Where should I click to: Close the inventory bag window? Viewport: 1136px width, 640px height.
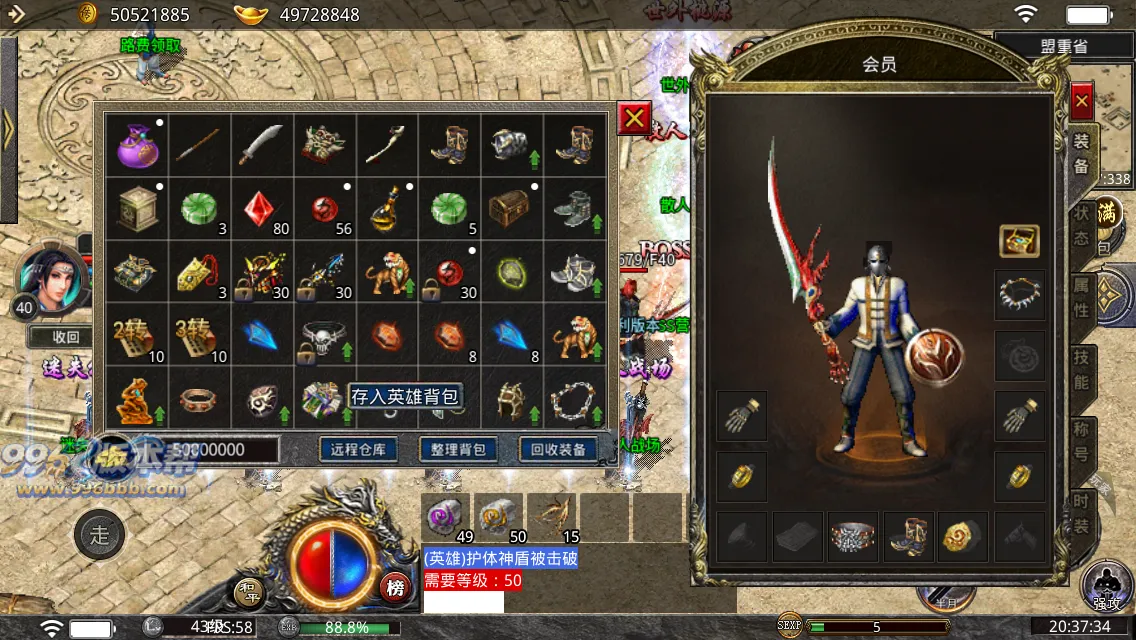[x=634, y=119]
